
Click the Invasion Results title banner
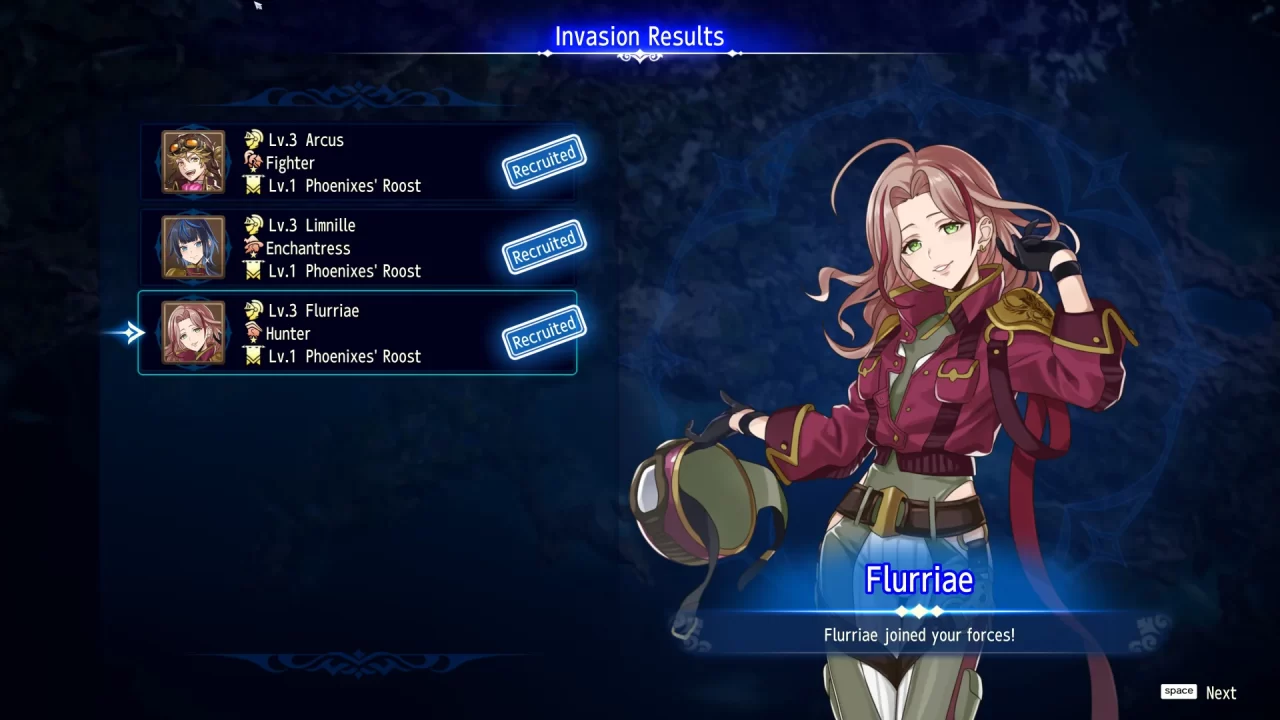point(639,36)
